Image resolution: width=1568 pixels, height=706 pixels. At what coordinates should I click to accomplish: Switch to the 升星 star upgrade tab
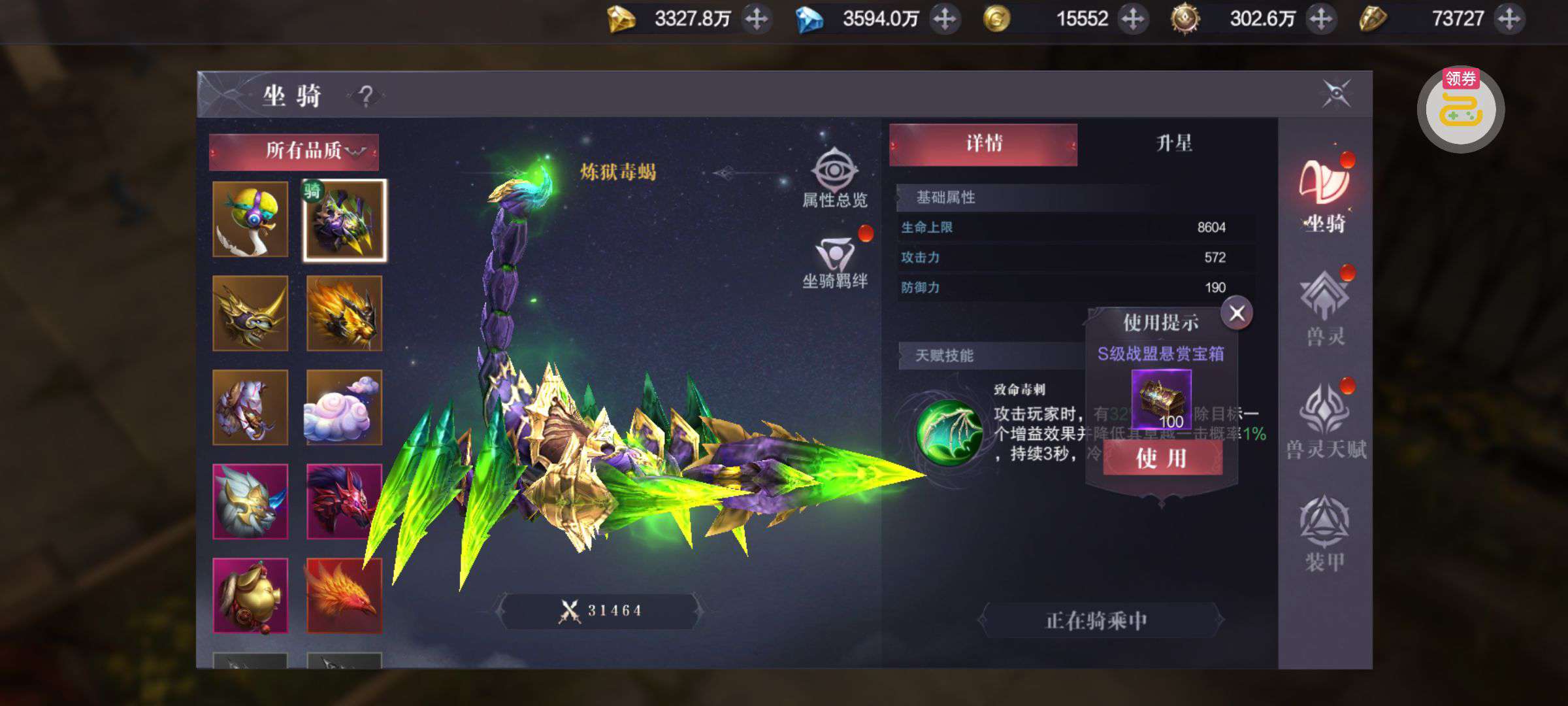pos(1174,144)
